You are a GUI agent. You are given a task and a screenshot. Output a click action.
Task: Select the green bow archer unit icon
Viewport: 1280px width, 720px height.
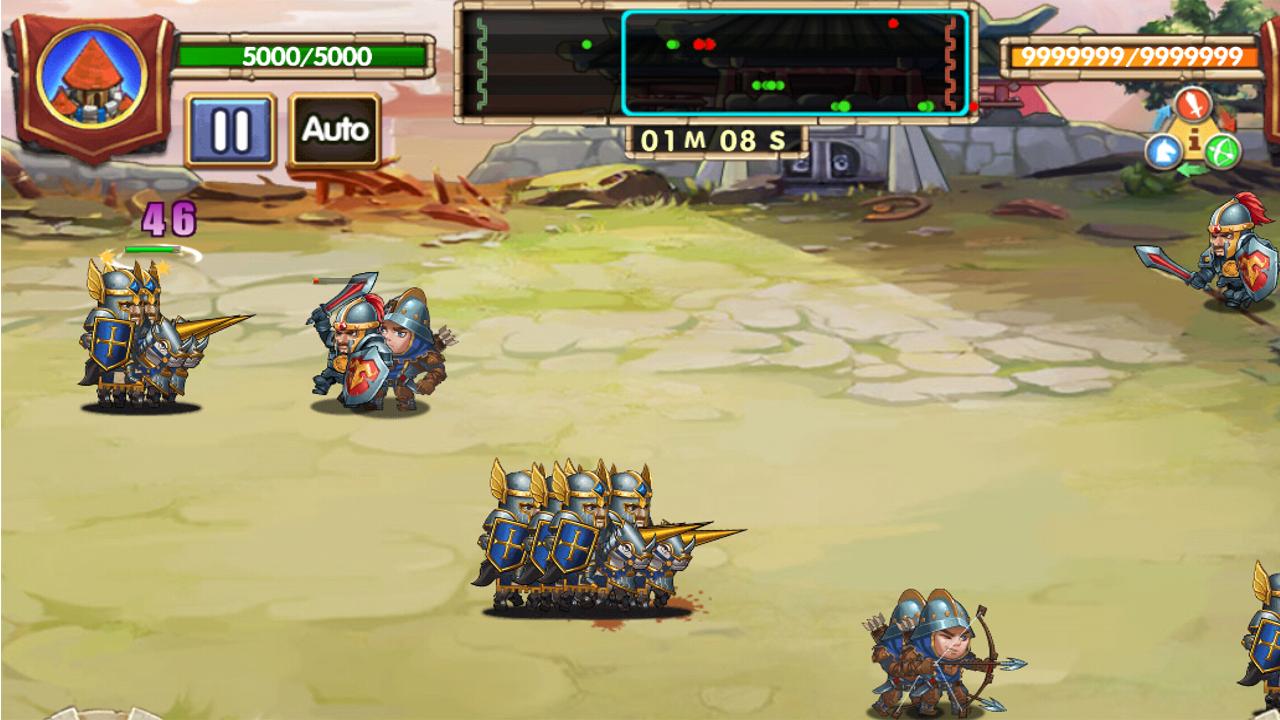click(1220, 149)
